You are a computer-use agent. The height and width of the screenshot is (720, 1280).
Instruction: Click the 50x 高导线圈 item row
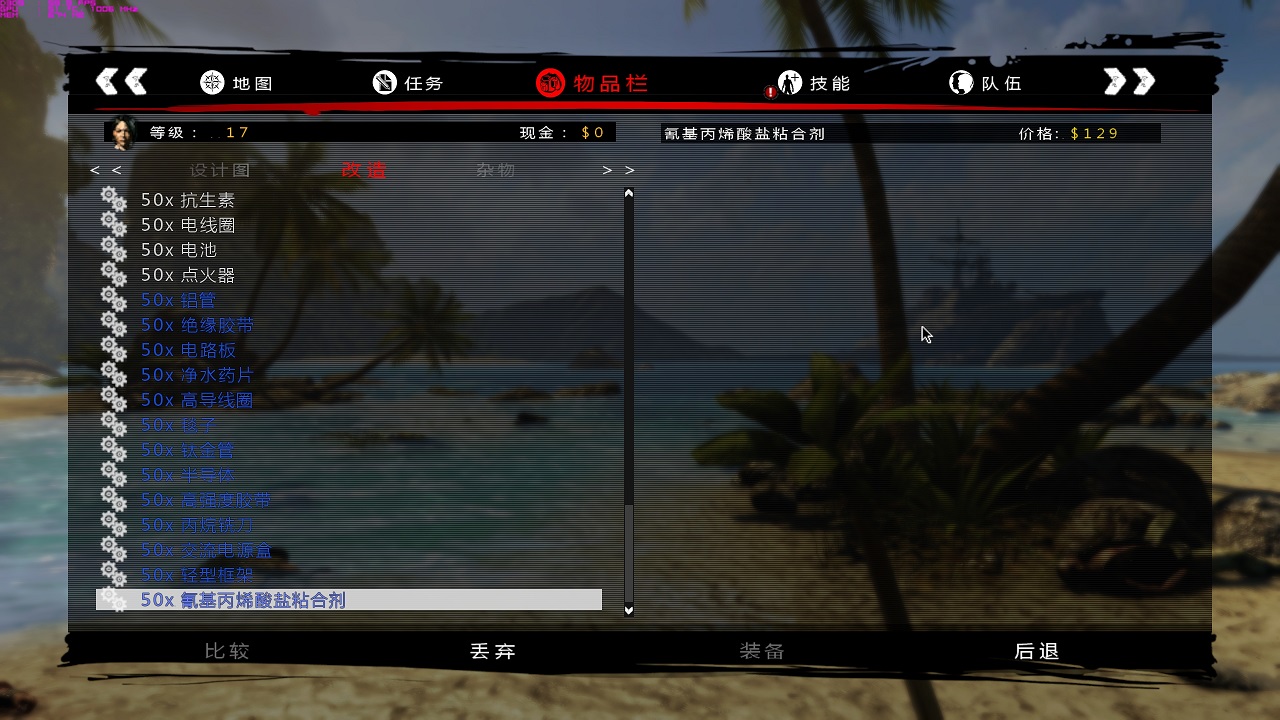click(197, 400)
